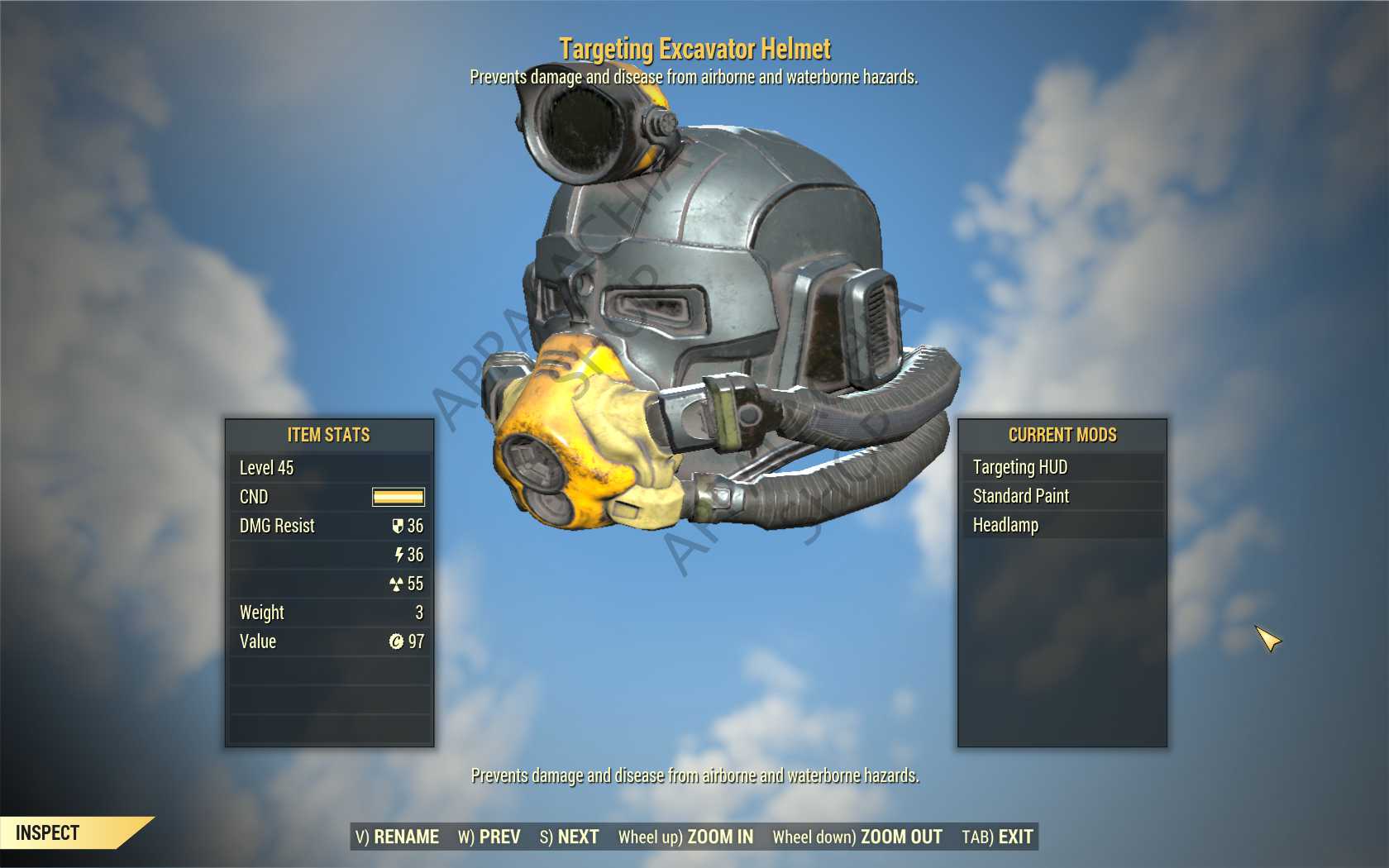This screenshot has width=1389, height=868.
Task: Click the Rename button in the bottom bar
Action: click(x=397, y=837)
